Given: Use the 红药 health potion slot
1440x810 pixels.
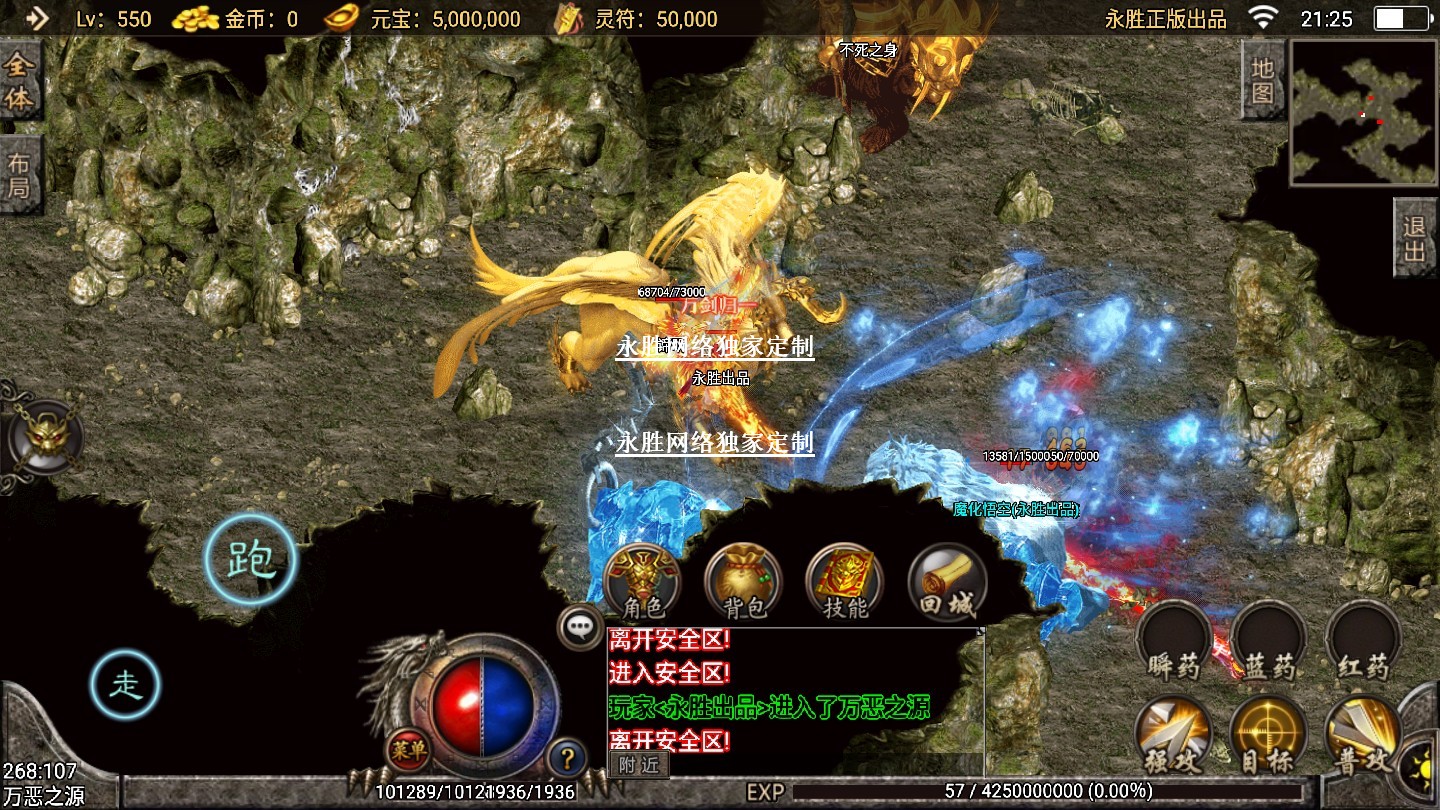Looking at the screenshot, I should click(x=1363, y=642).
